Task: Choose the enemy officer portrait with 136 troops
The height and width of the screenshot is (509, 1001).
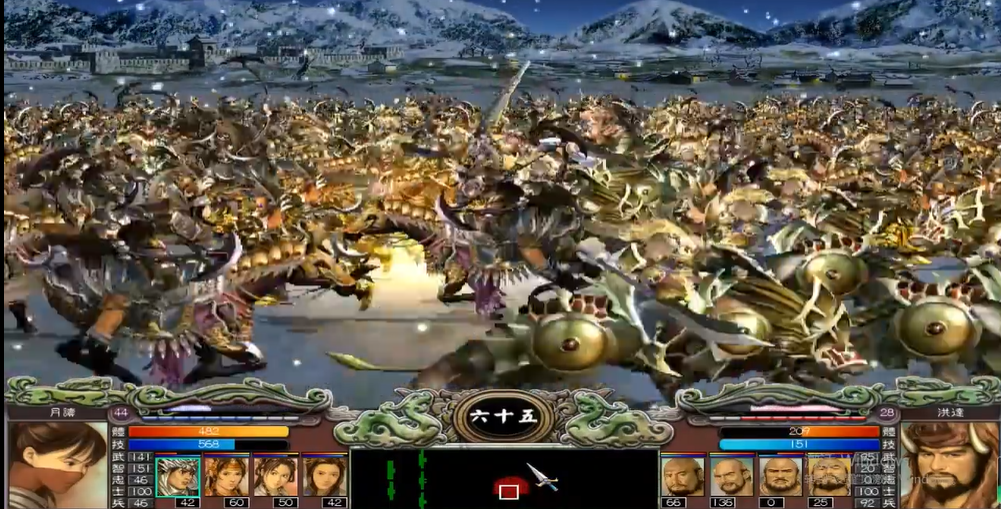Action: pos(731,476)
